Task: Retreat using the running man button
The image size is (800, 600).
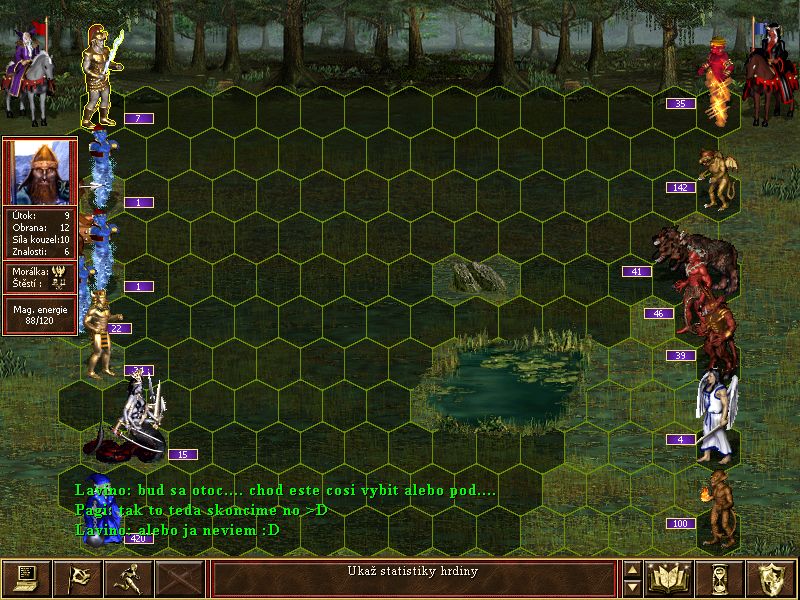Action: pos(129,578)
